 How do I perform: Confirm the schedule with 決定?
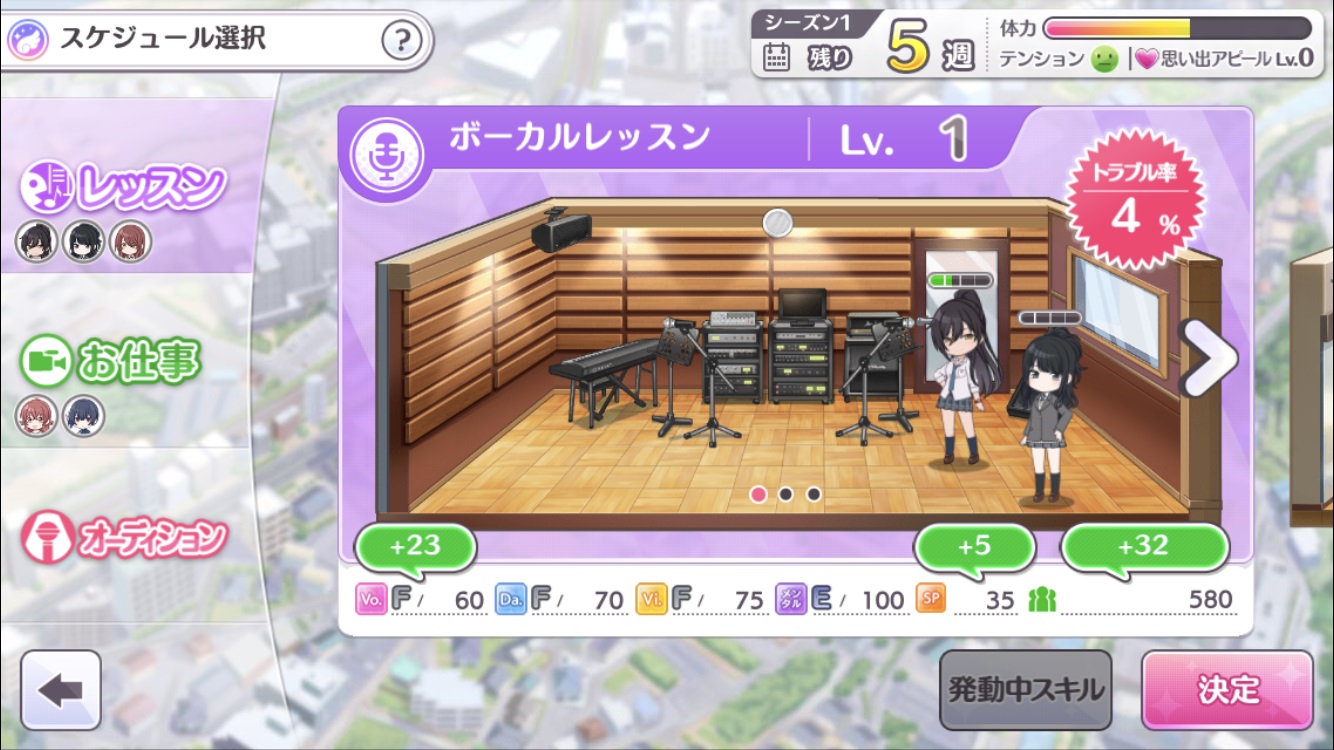click(1227, 690)
